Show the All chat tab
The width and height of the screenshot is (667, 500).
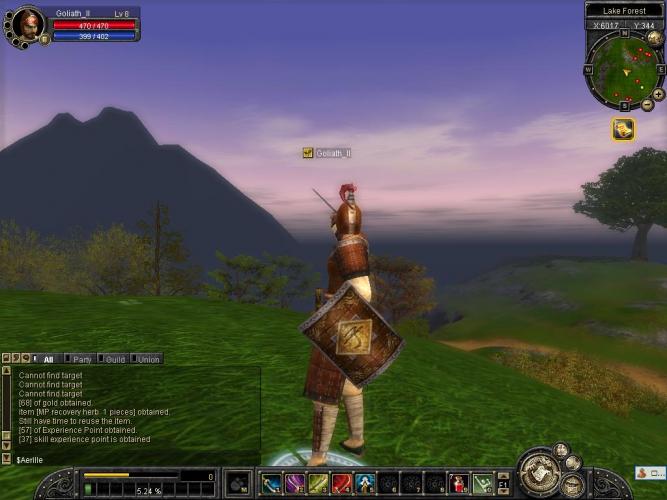tap(47, 359)
